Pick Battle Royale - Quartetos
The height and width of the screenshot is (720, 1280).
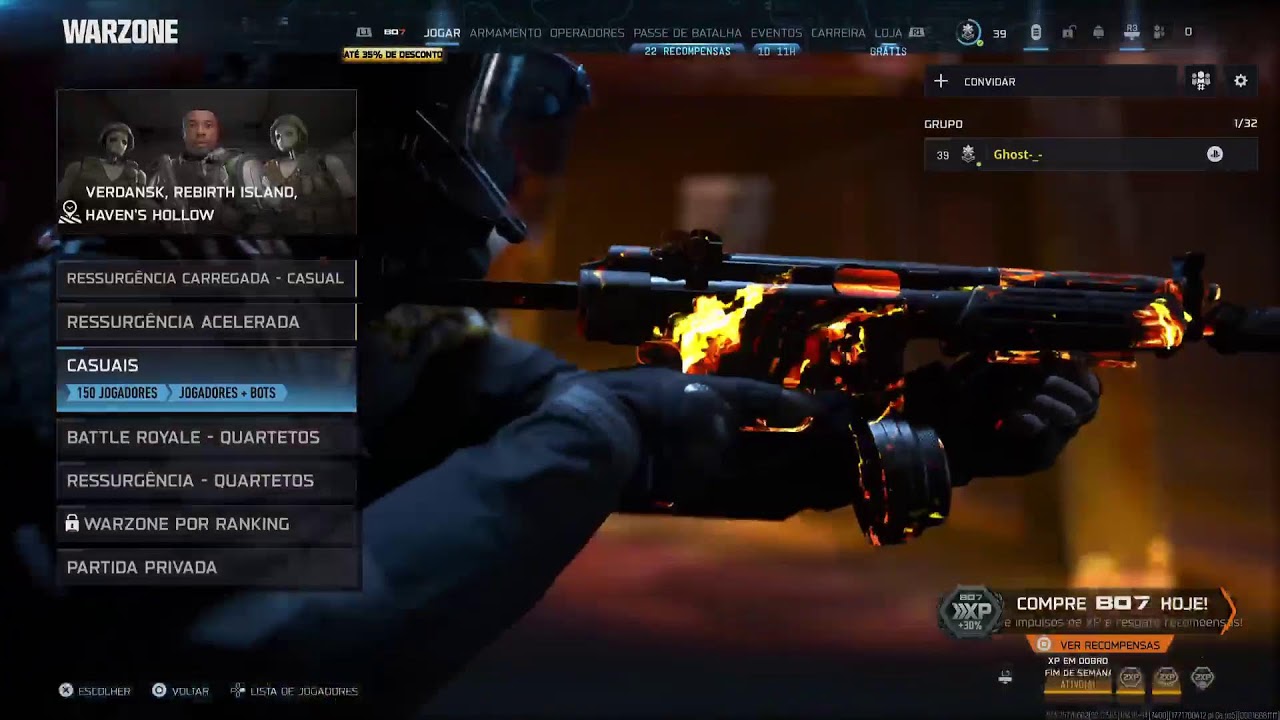(x=205, y=437)
